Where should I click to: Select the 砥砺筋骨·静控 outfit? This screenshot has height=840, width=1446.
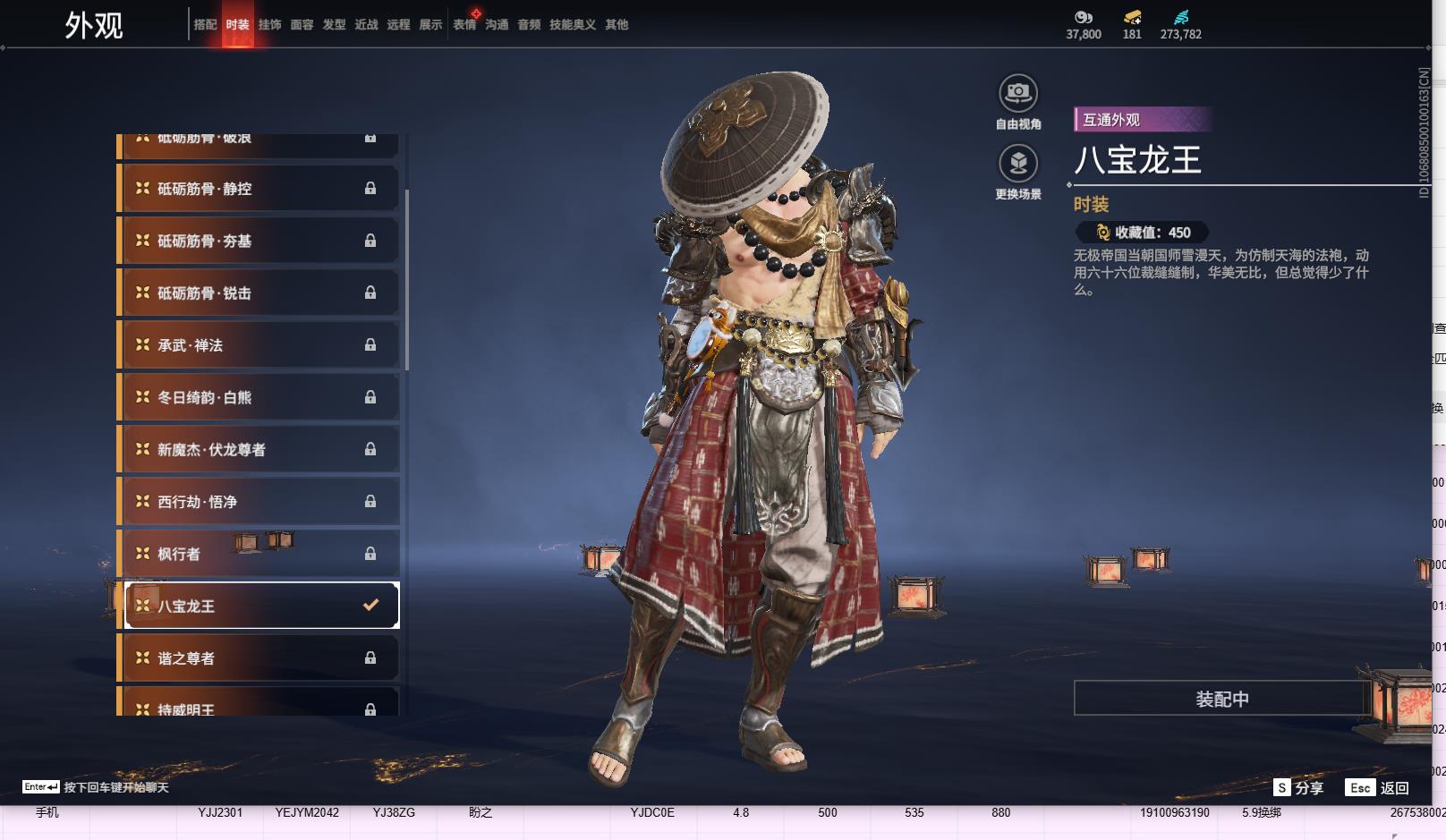(x=259, y=189)
